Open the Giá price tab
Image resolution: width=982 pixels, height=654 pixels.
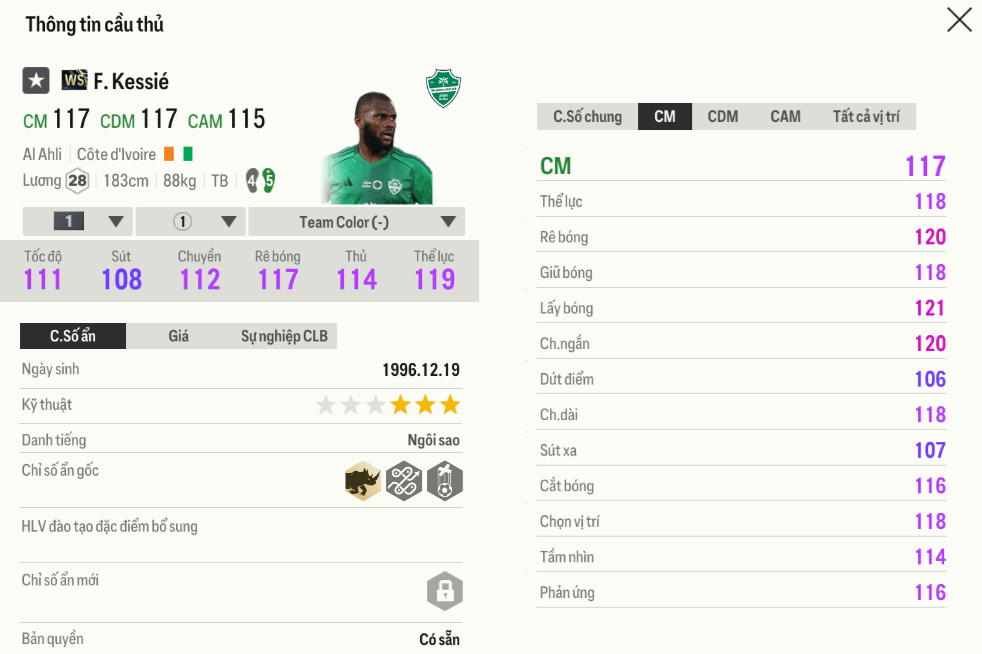point(178,336)
